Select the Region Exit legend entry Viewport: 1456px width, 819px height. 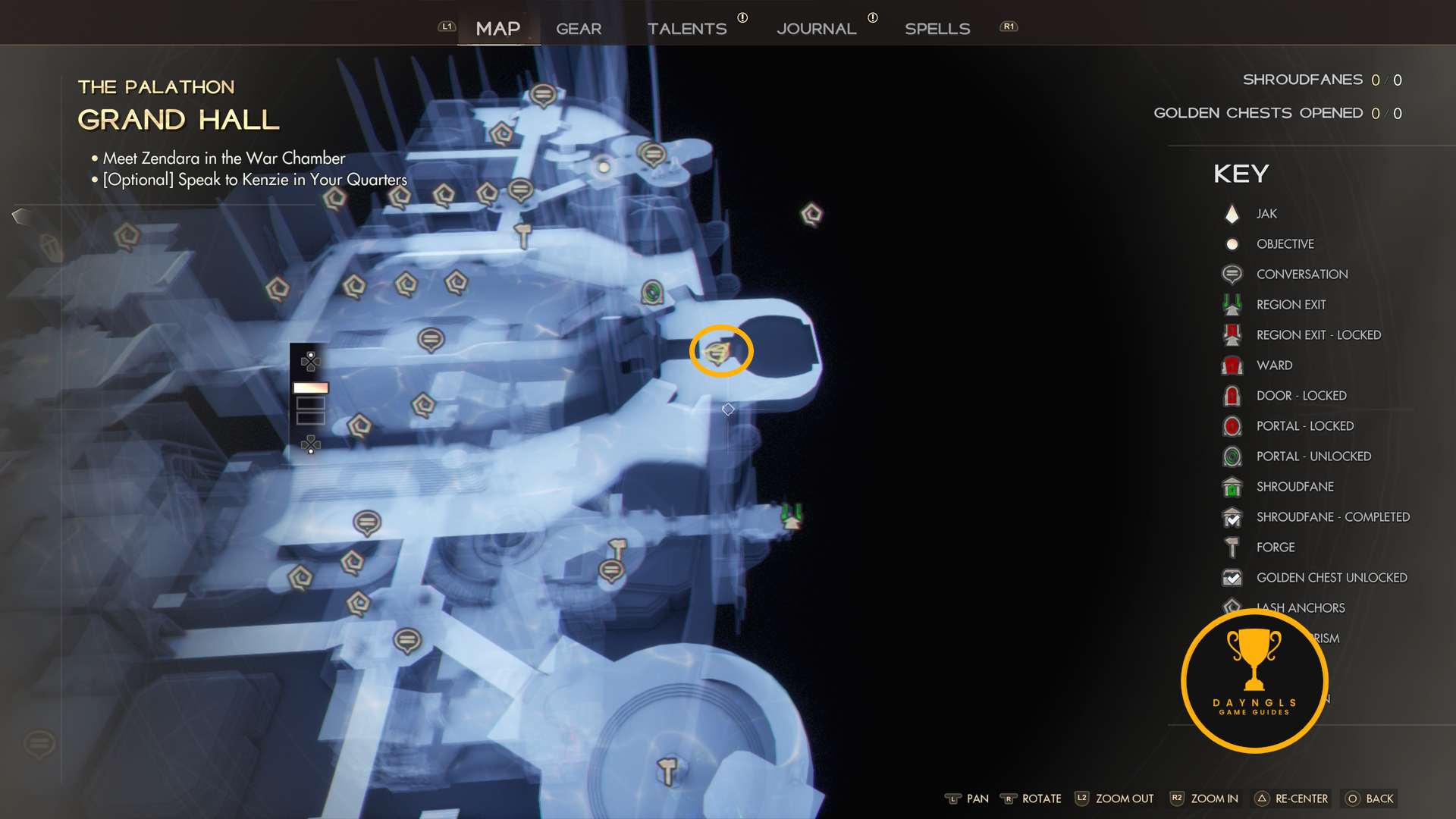1291,305
